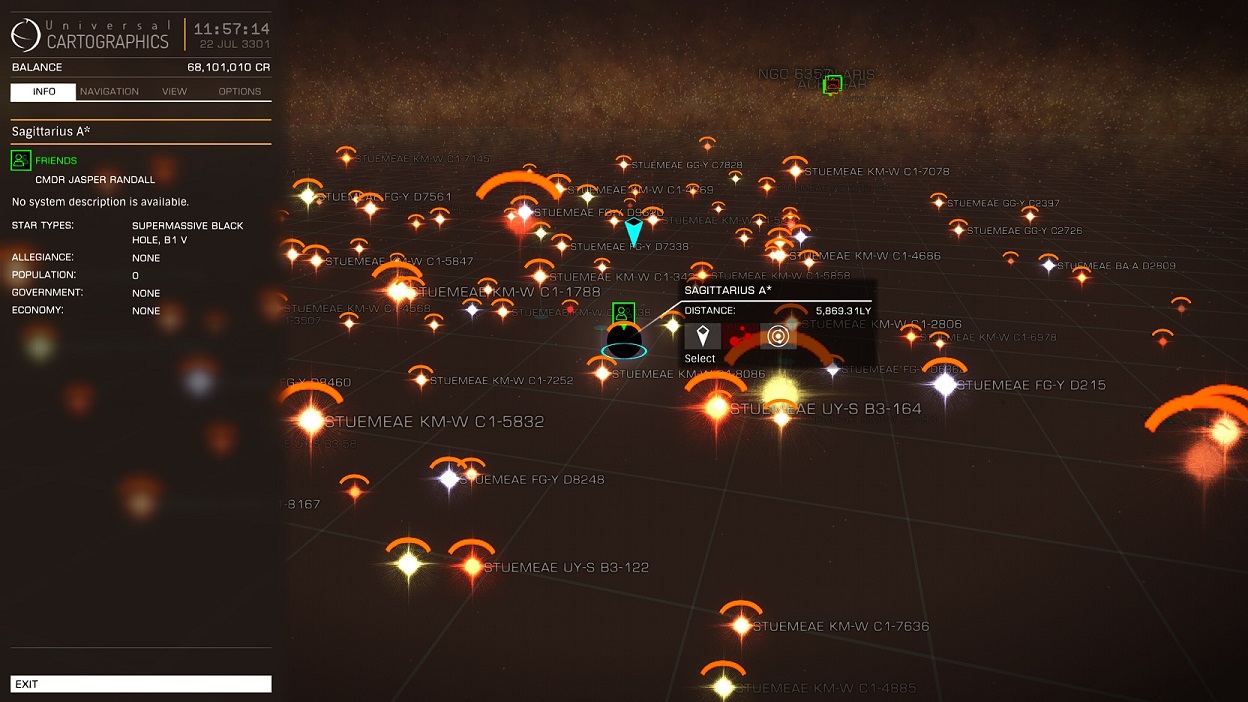The height and width of the screenshot is (702, 1248).
Task: Select the Stuemeae FG-Y D8248 star
Action: [x=449, y=479]
